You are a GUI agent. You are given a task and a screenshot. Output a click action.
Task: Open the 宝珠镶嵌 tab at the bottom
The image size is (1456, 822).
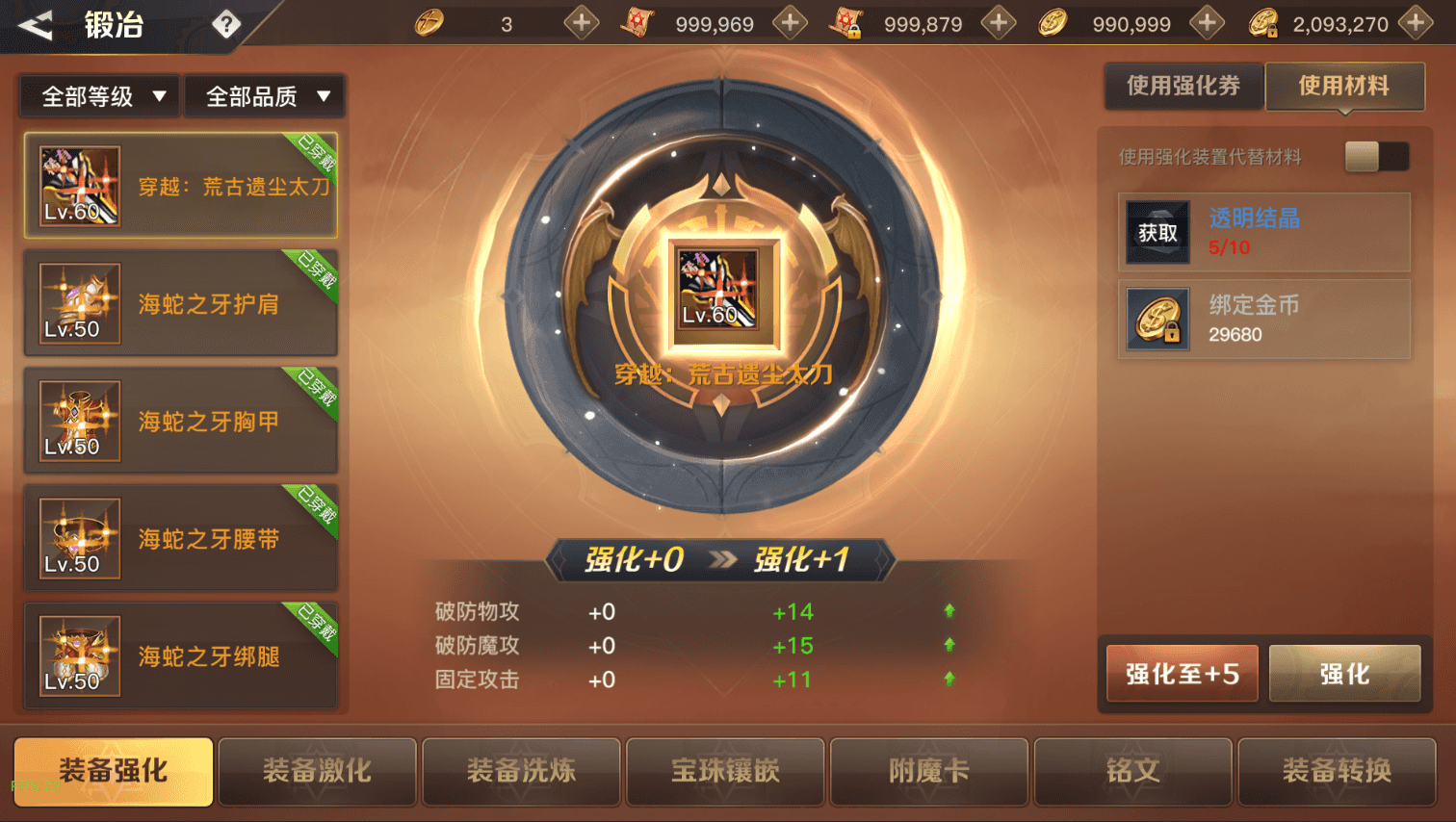[x=725, y=771]
